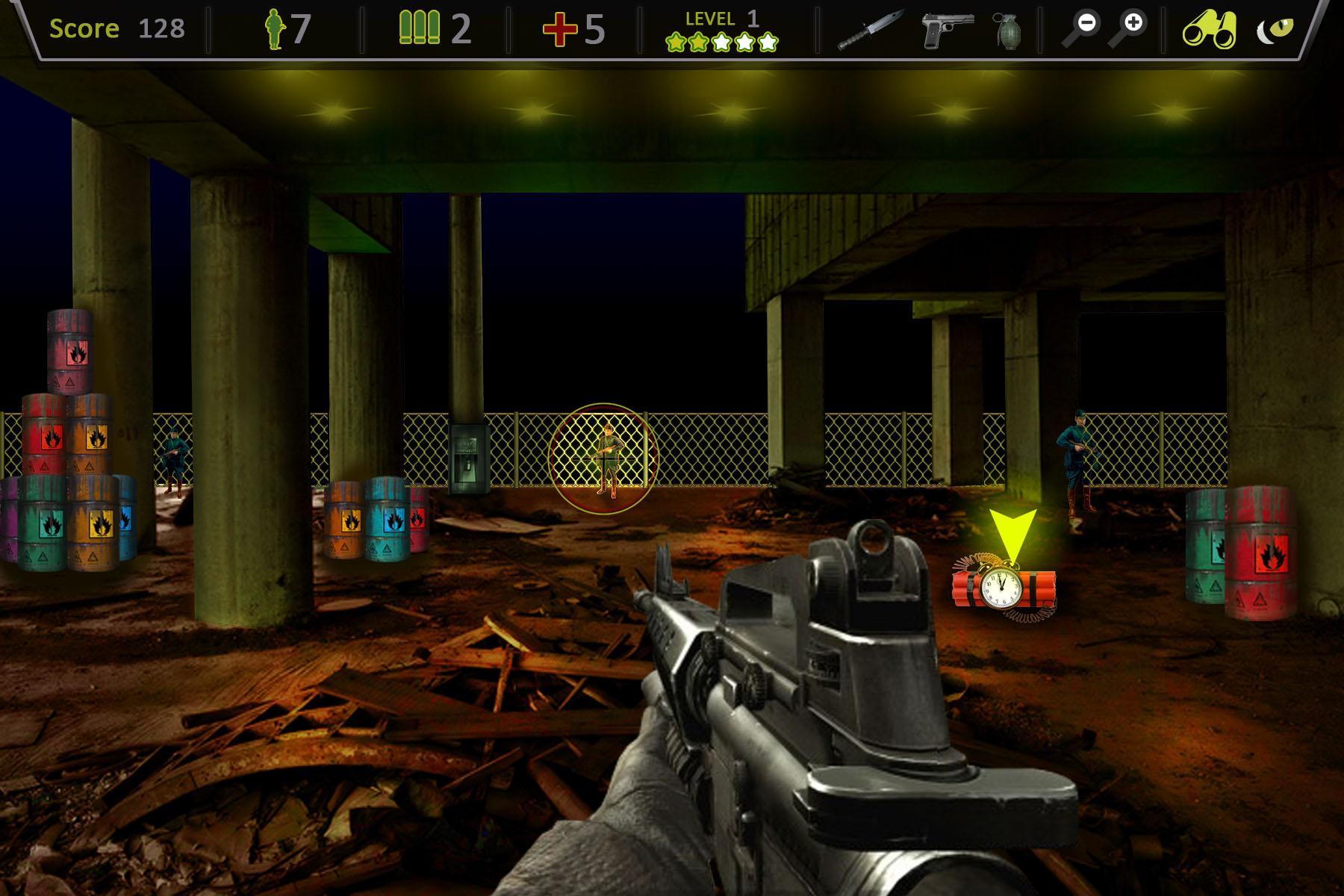This screenshot has width=1344, height=896.
Task: Equip the hand grenade
Action: point(1007,31)
